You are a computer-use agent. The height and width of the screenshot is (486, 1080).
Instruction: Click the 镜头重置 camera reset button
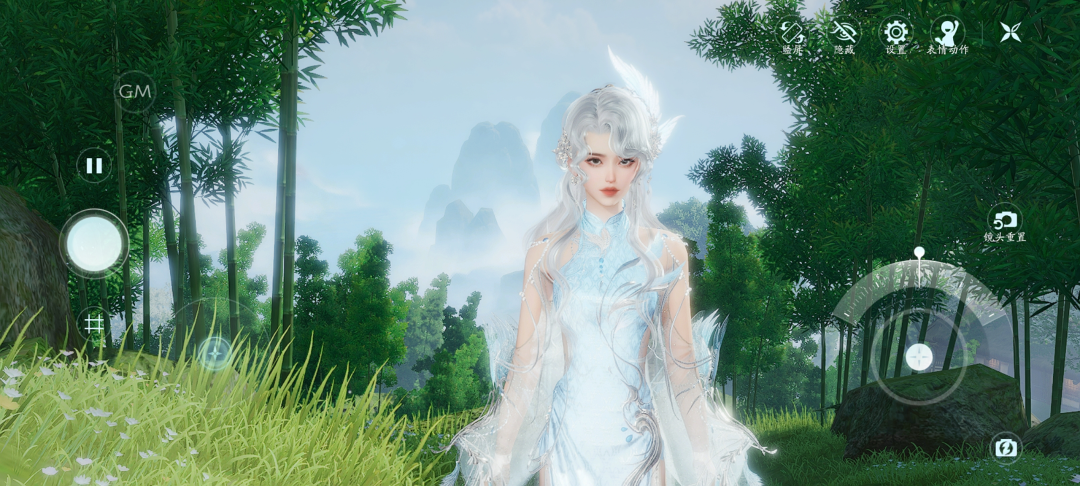pyautogui.click(x=1005, y=221)
